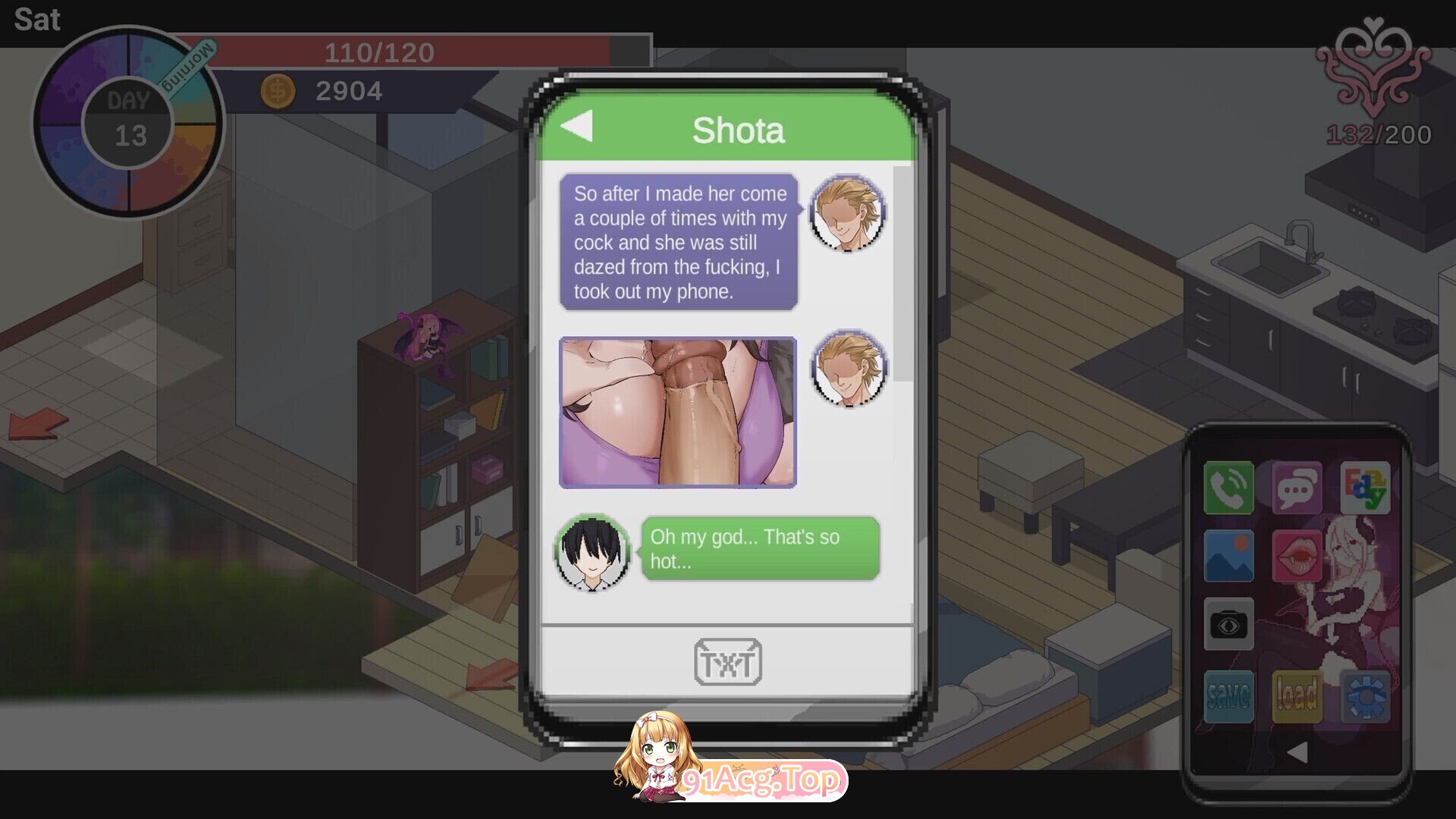Tap the back arrow in the Shota chat header

point(579,128)
